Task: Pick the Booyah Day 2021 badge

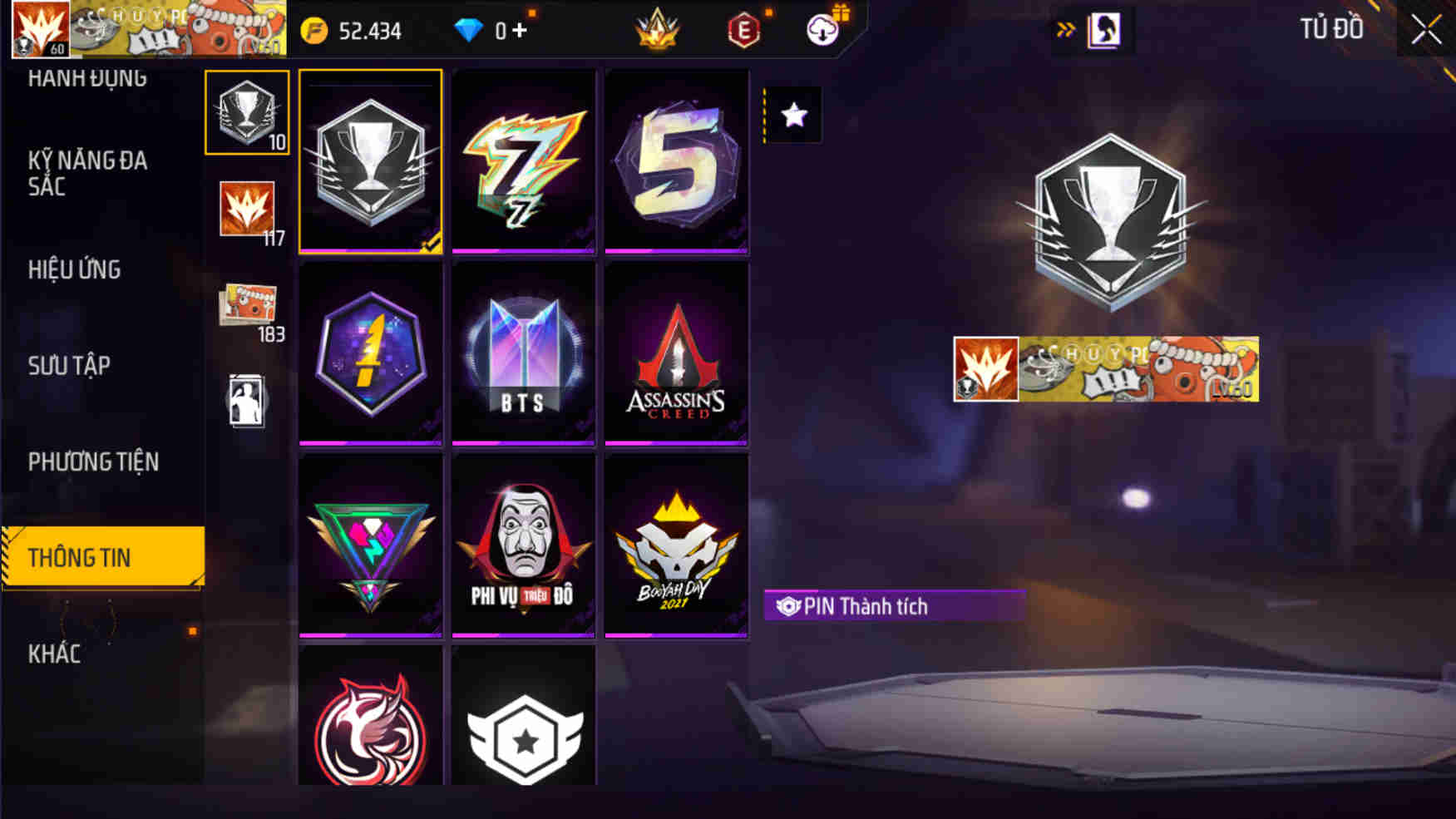Action: coord(676,545)
